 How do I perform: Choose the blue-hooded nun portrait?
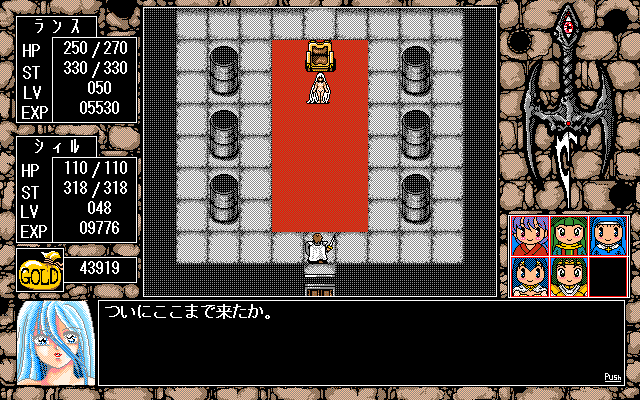click(607, 235)
